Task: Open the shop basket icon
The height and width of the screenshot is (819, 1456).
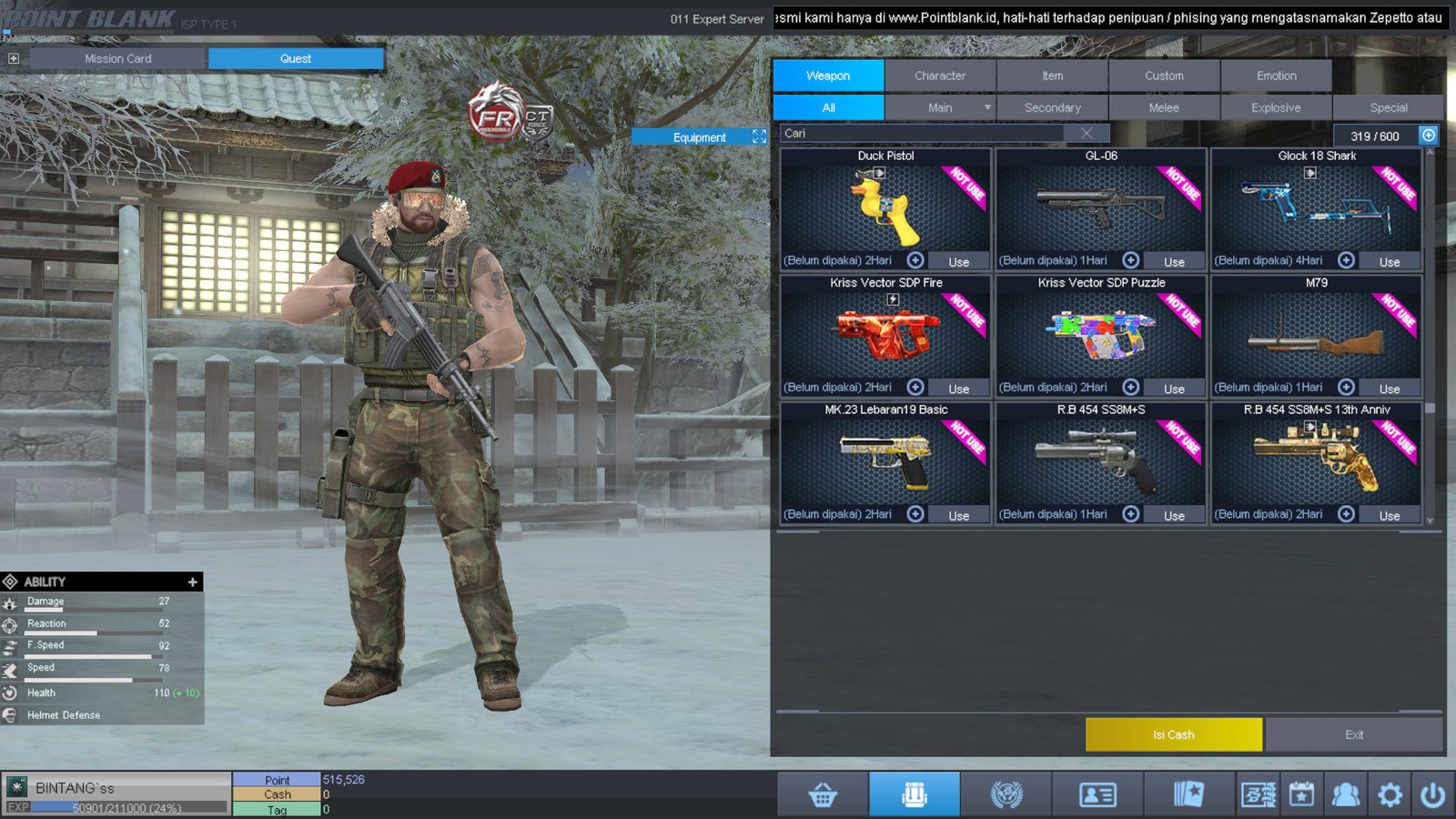Action: click(823, 795)
